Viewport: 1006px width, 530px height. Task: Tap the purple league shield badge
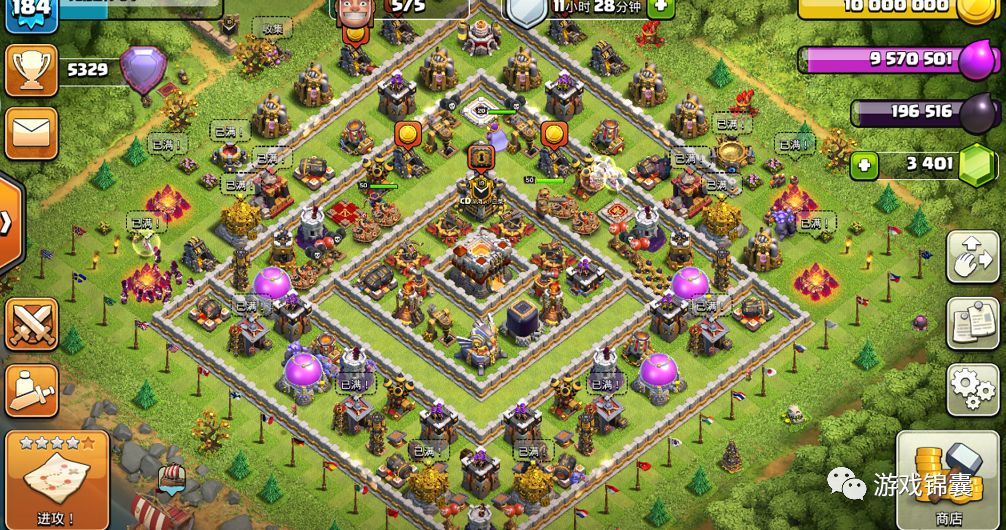point(143,70)
